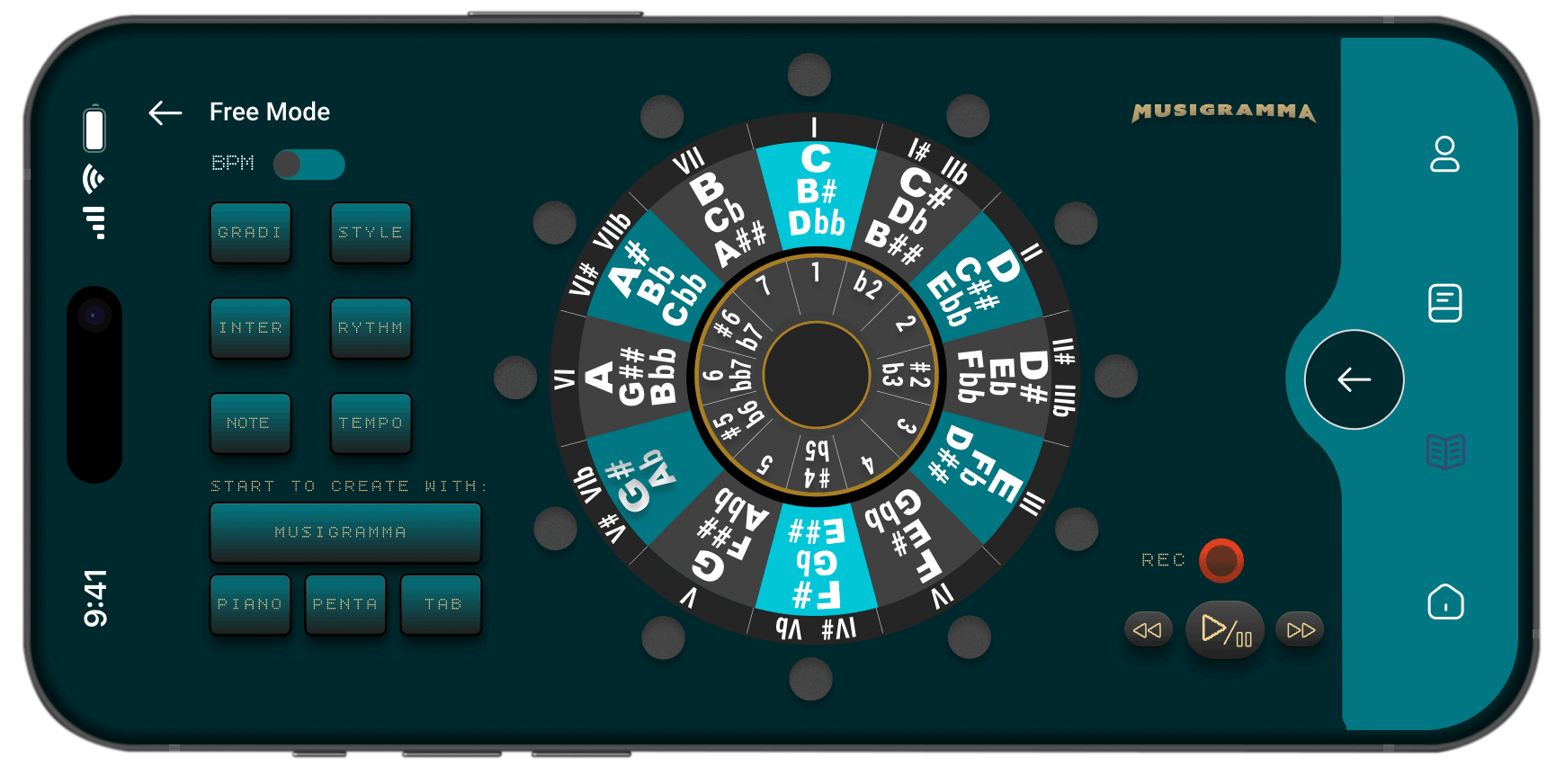The height and width of the screenshot is (784, 1556).
Task: Open the STYLE options
Action: 371,232
